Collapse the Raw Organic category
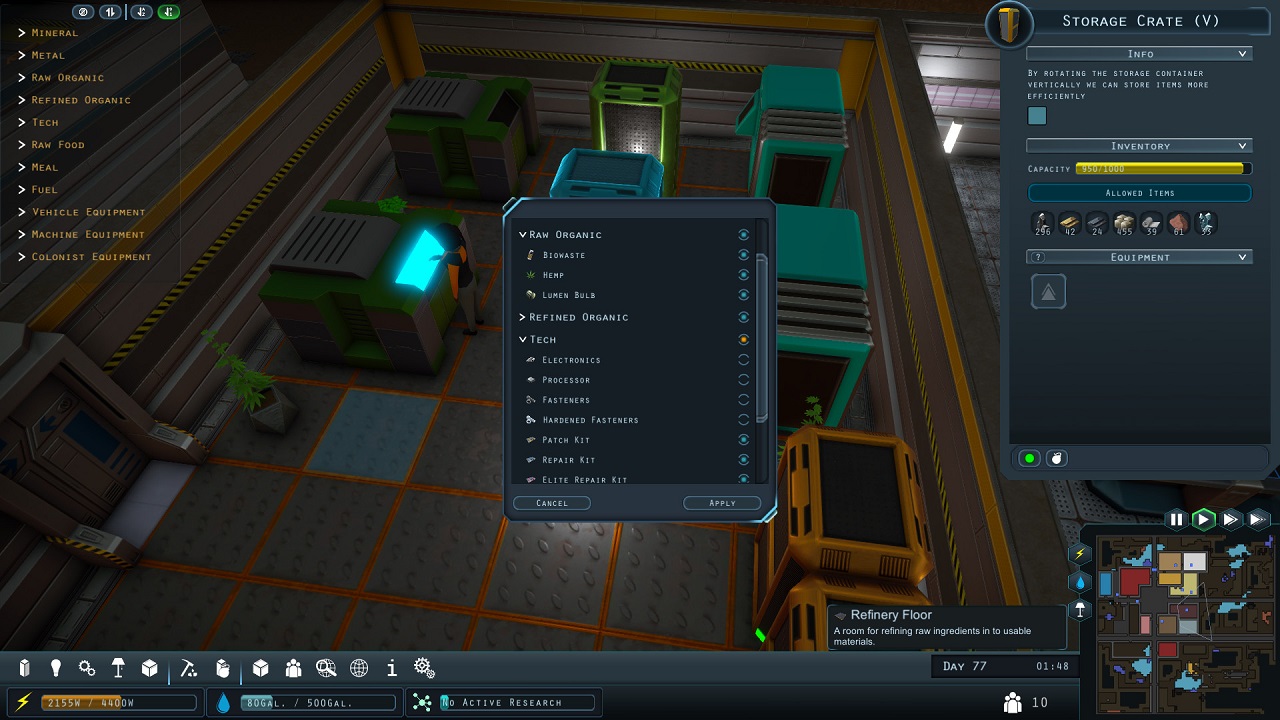 523,235
